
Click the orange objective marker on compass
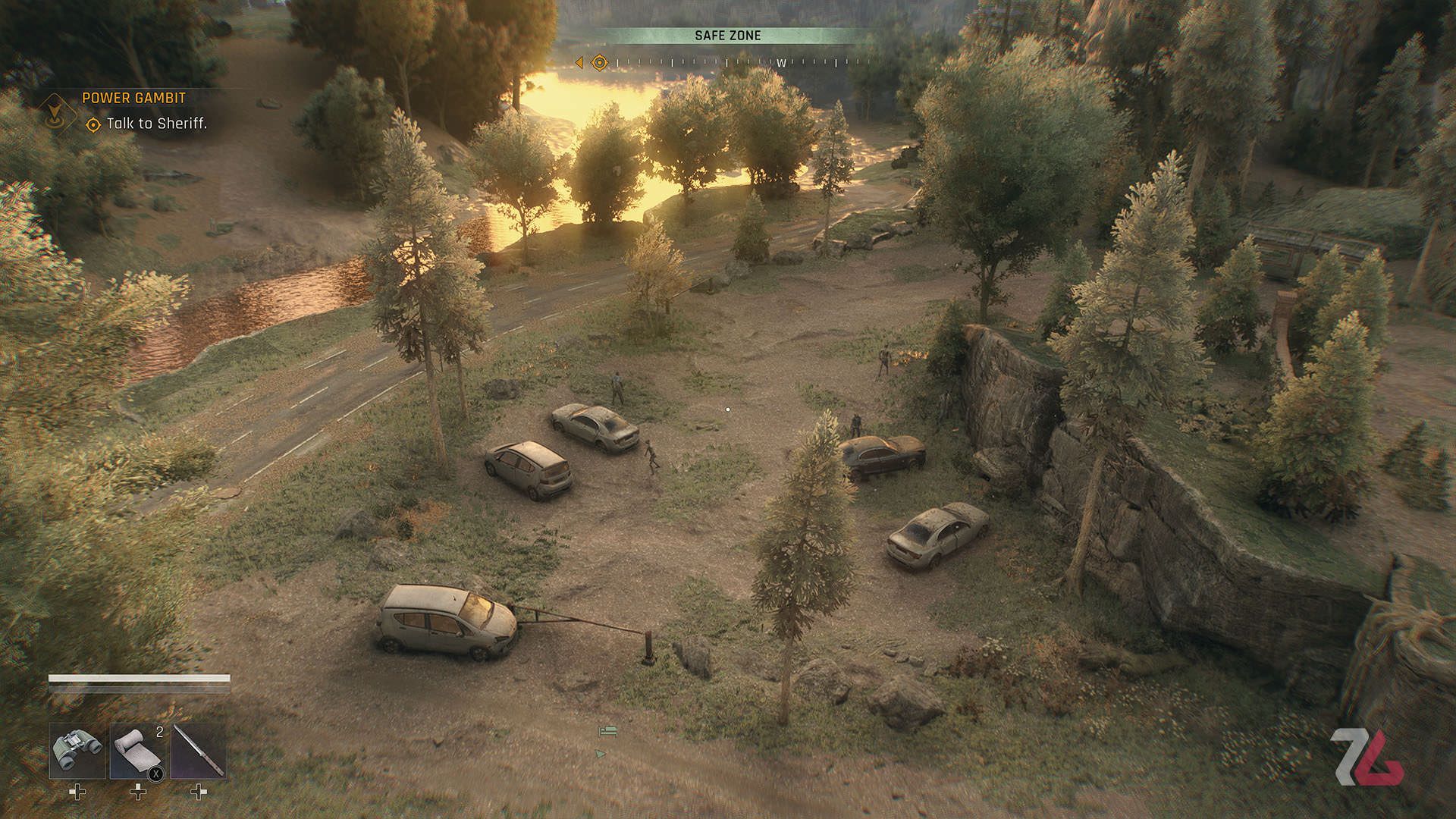click(599, 62)
